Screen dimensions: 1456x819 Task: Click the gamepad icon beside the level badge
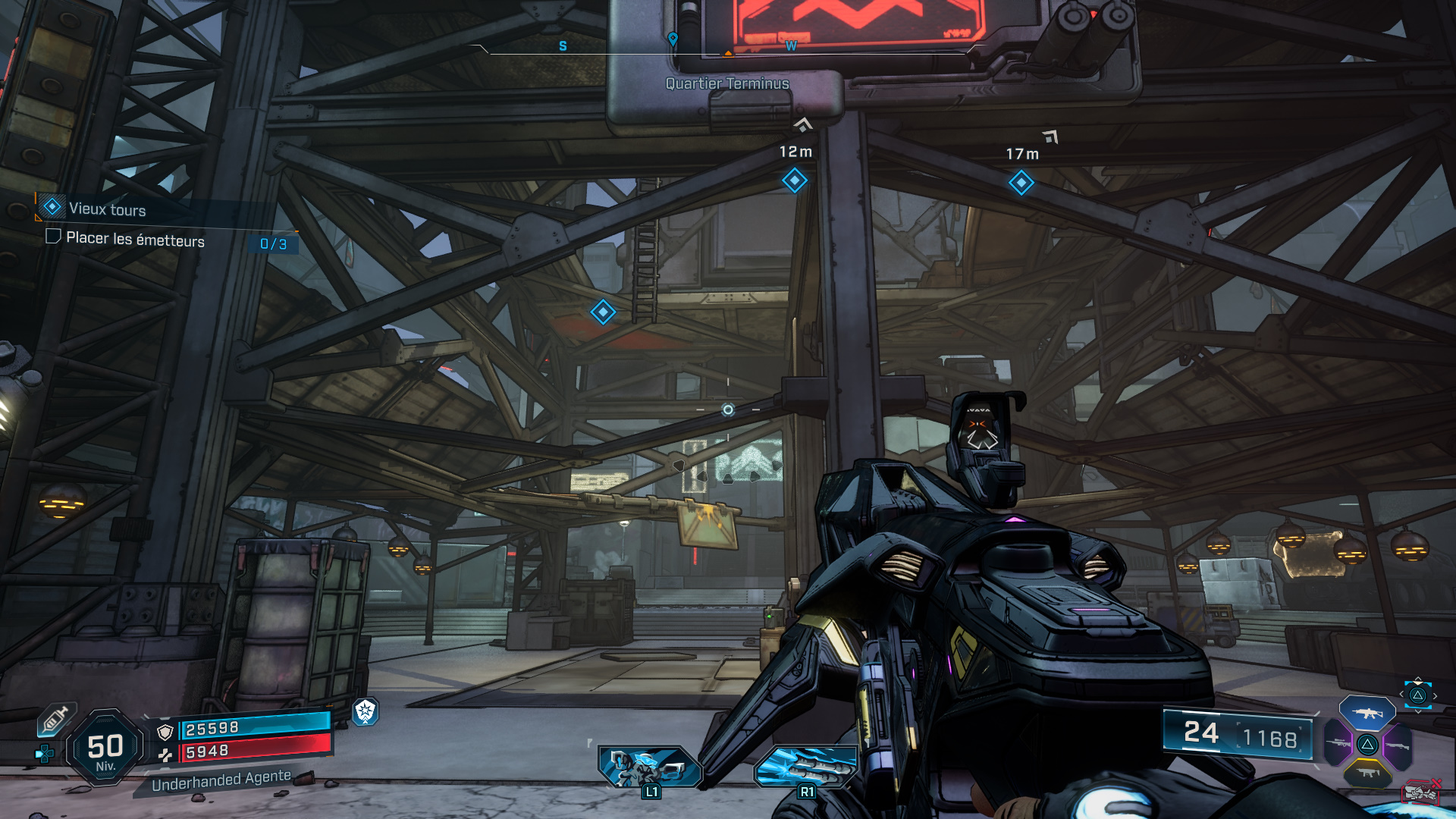(43, 752)
